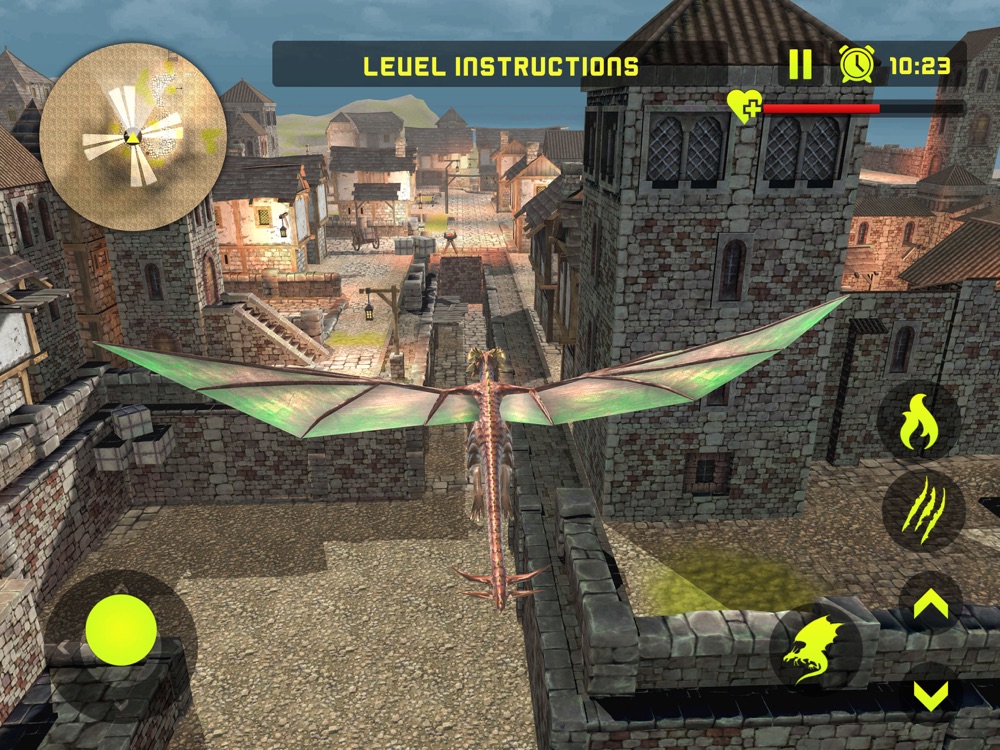Tap the yellow dragon icon button
This screenshot has height=750, width=1000.
tap(817, 647)
